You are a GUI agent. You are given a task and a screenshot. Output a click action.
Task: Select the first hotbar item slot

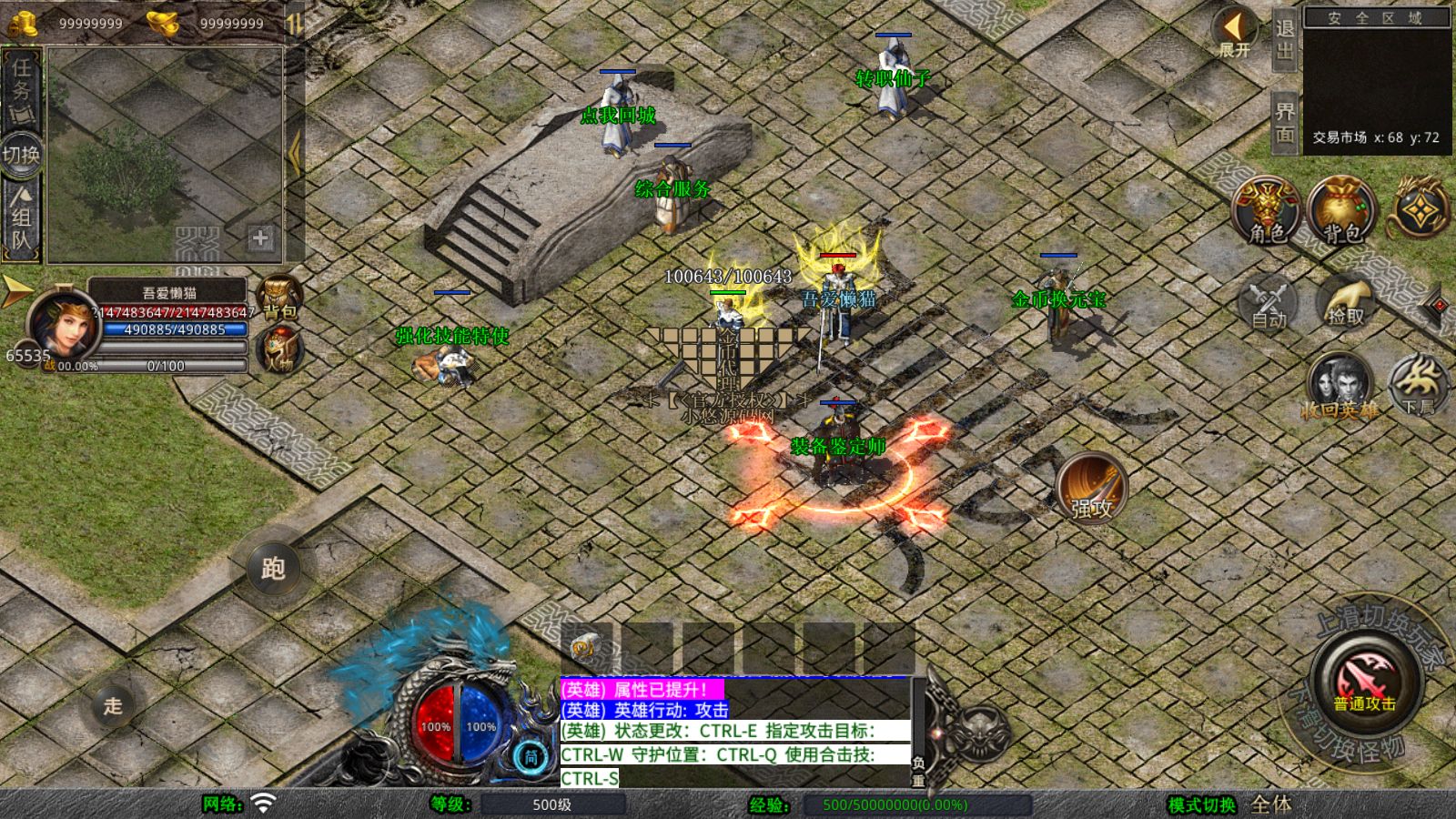coord(585,647)
